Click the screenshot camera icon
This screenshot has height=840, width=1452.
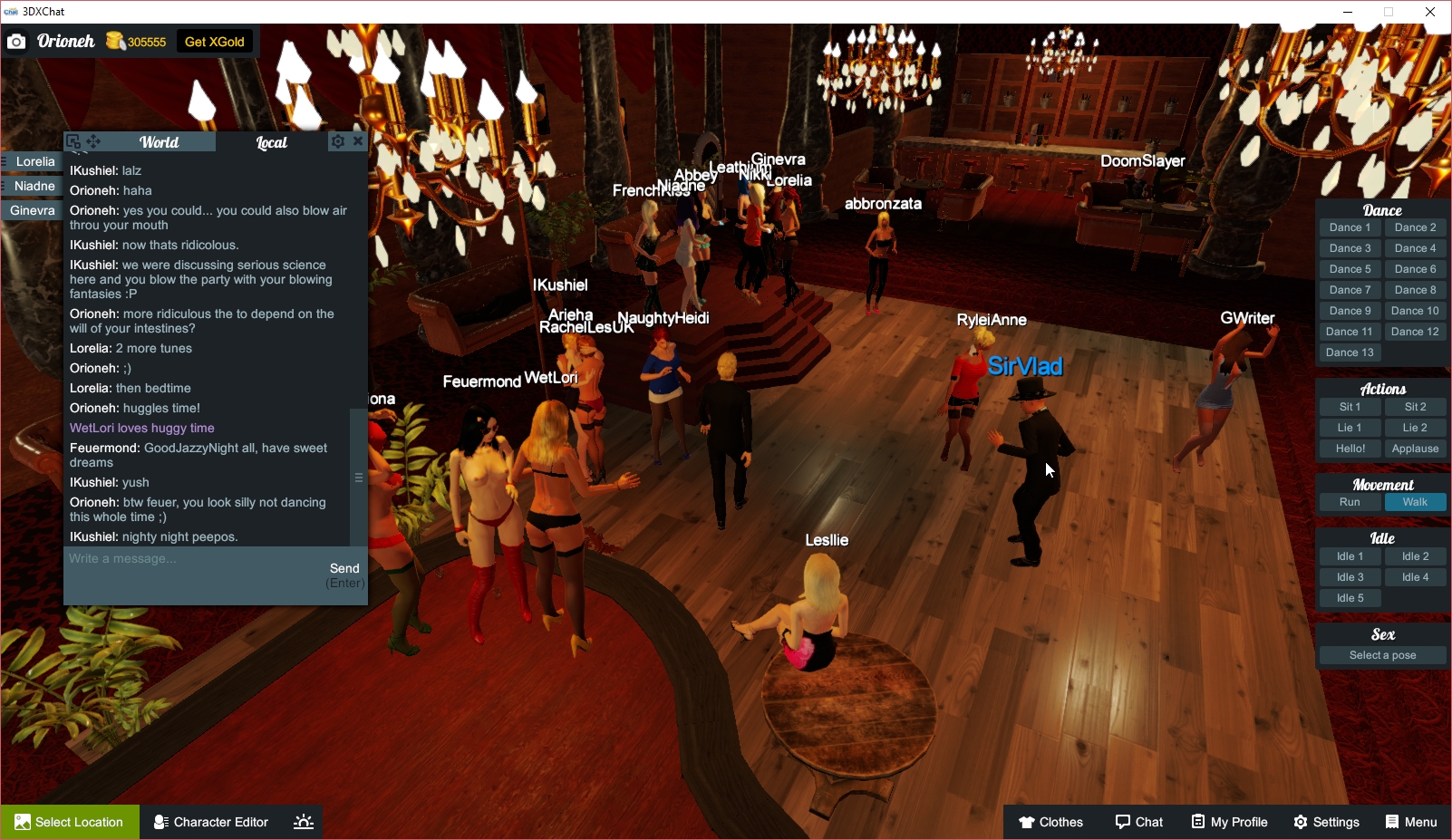pos(16,41)
